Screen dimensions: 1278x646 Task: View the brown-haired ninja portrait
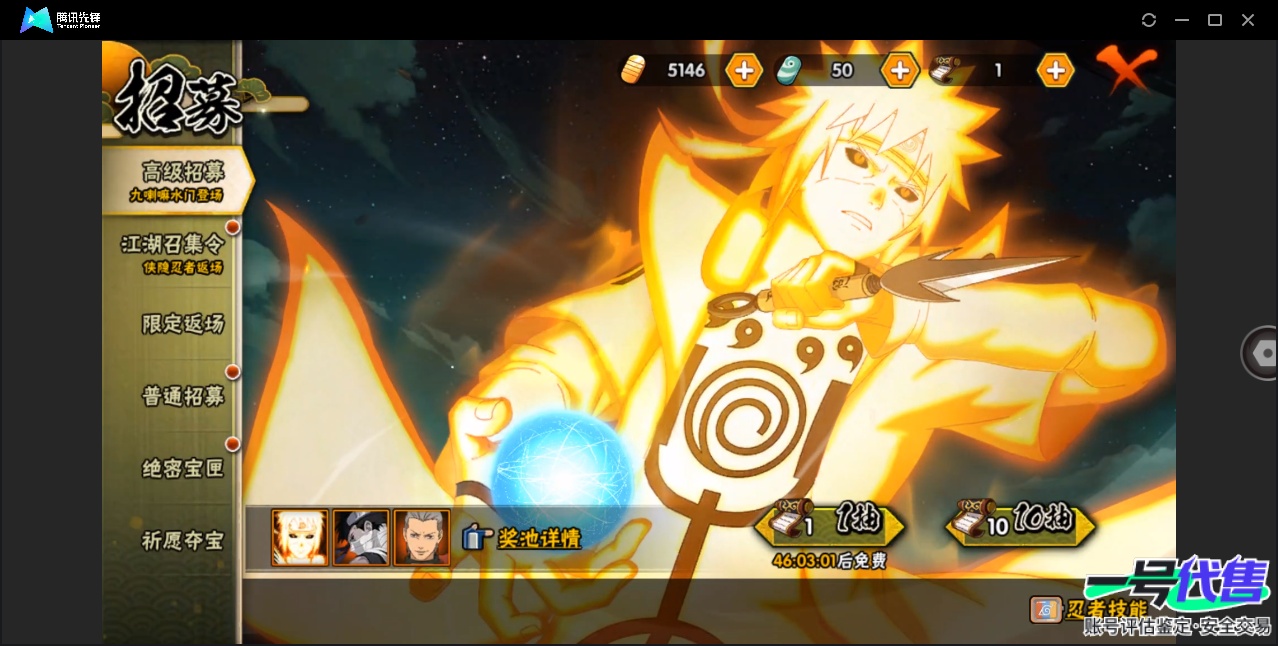pos(422,538)
